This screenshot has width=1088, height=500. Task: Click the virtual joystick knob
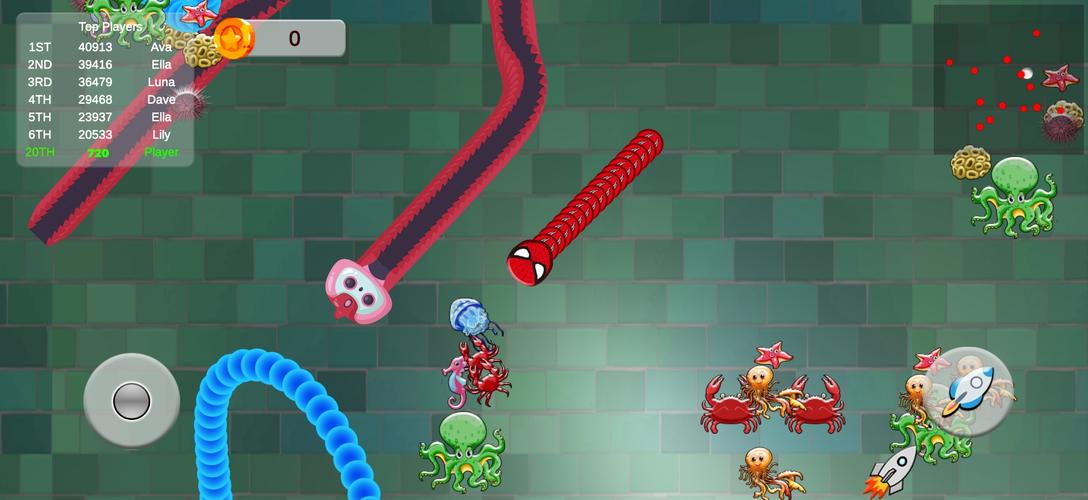click(x=131, y=401)
